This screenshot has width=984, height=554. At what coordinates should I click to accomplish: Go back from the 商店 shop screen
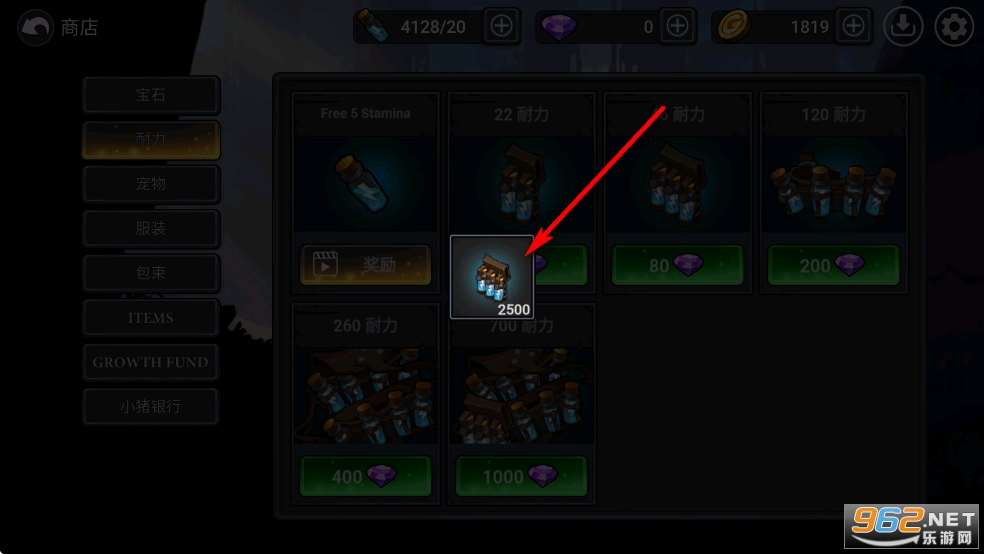point(36,28)
